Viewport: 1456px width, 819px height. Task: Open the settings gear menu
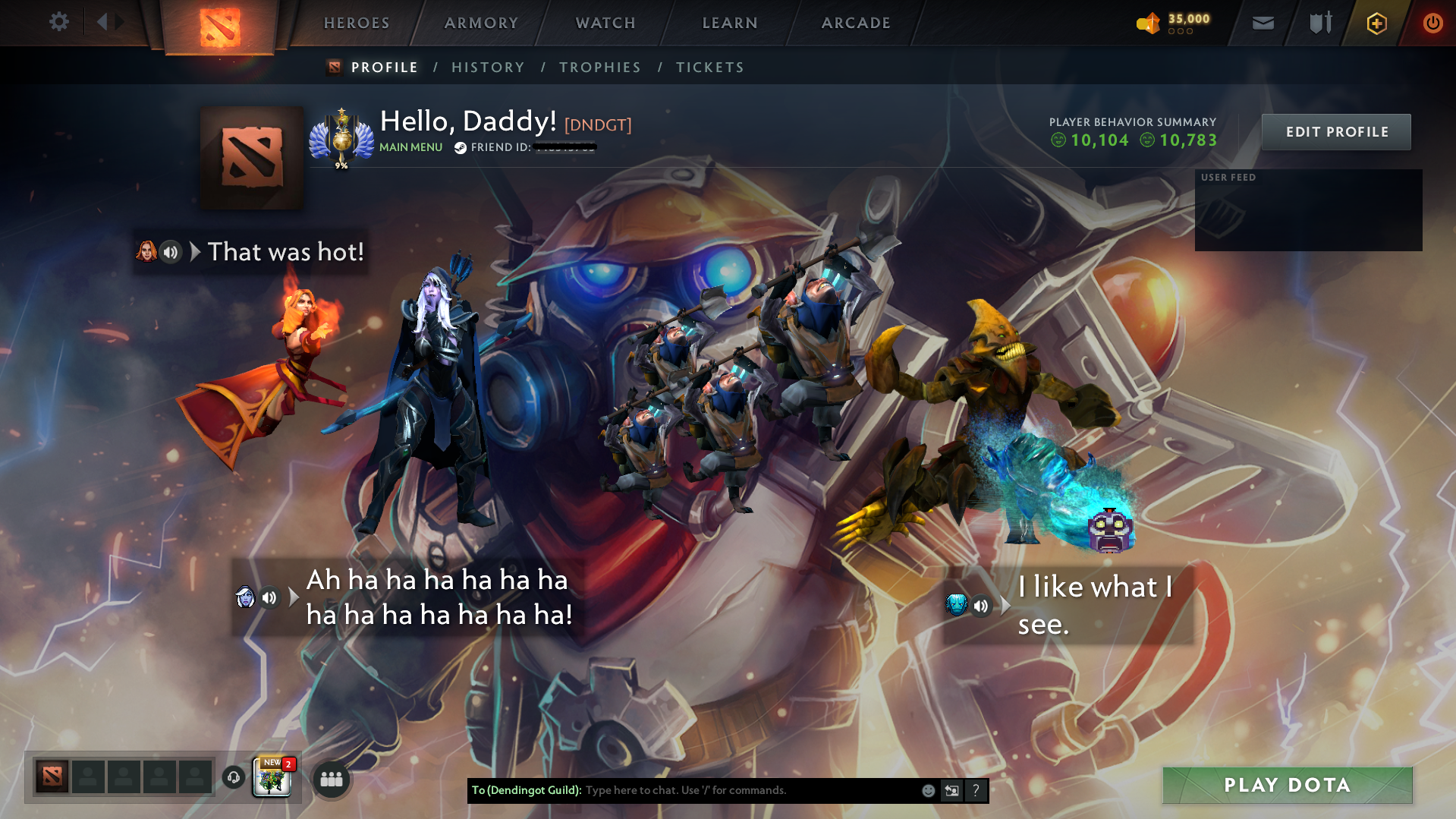tap(58, 22)
